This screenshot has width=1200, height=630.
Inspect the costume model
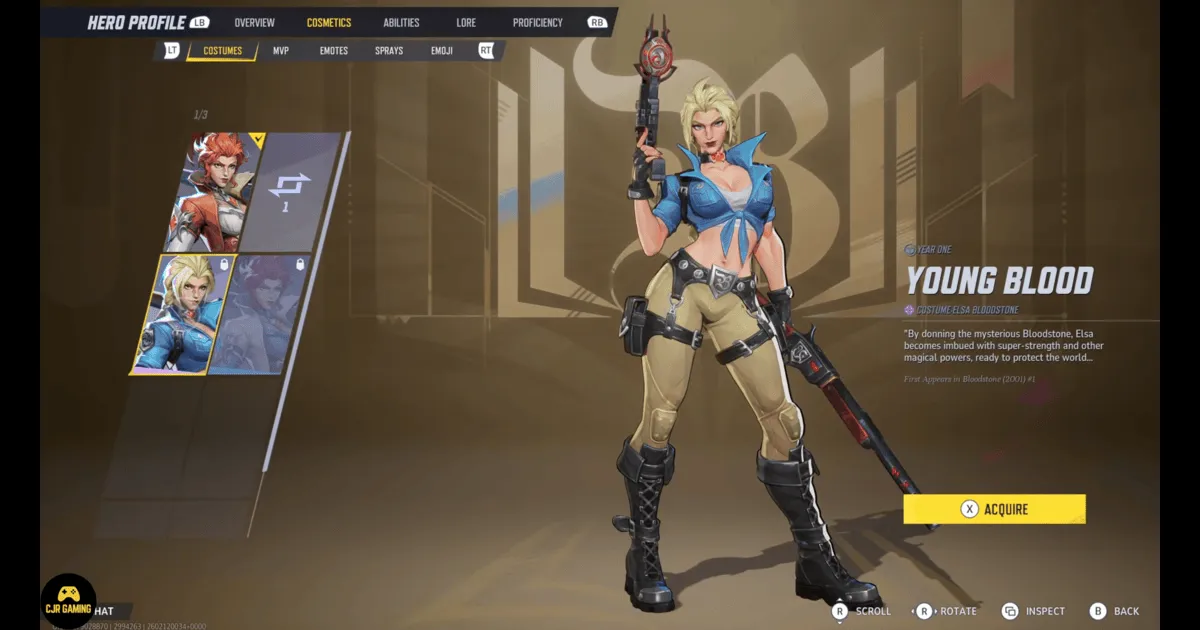pyautogui.click(x=1036, y=611)
